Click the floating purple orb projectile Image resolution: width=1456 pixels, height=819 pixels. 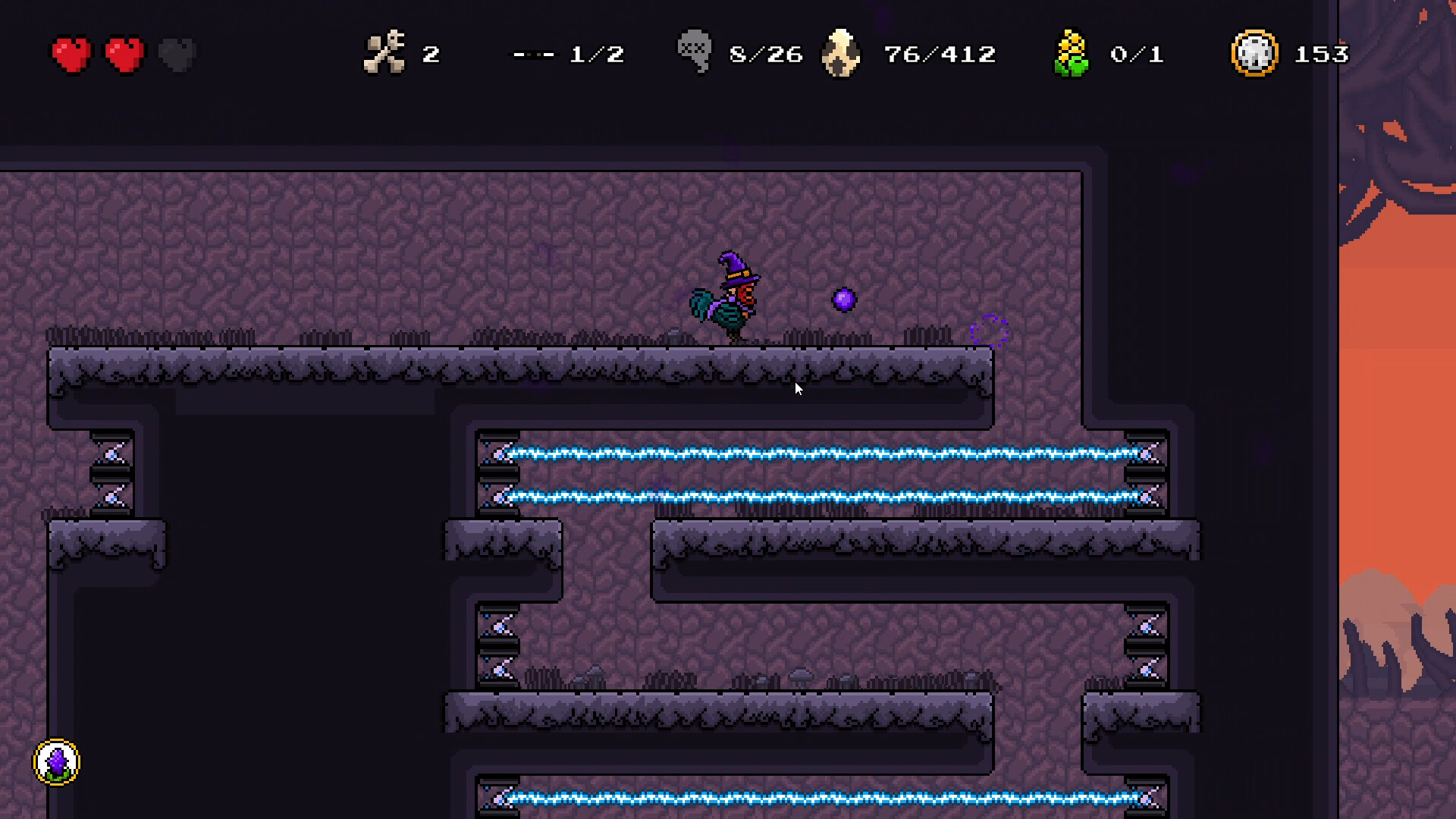pos(845,299)
